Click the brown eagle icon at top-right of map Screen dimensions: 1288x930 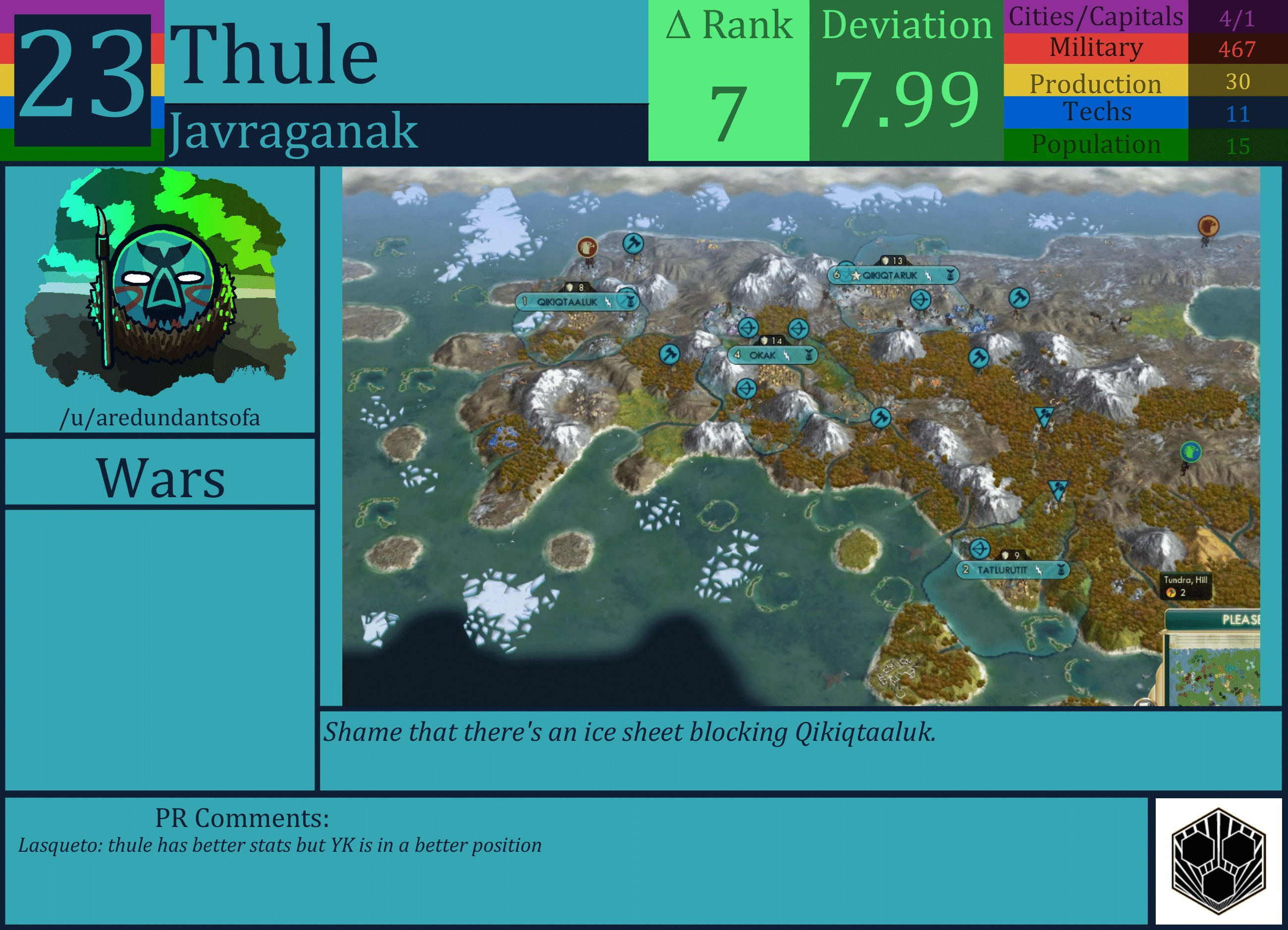click(x=1209, y=224)
